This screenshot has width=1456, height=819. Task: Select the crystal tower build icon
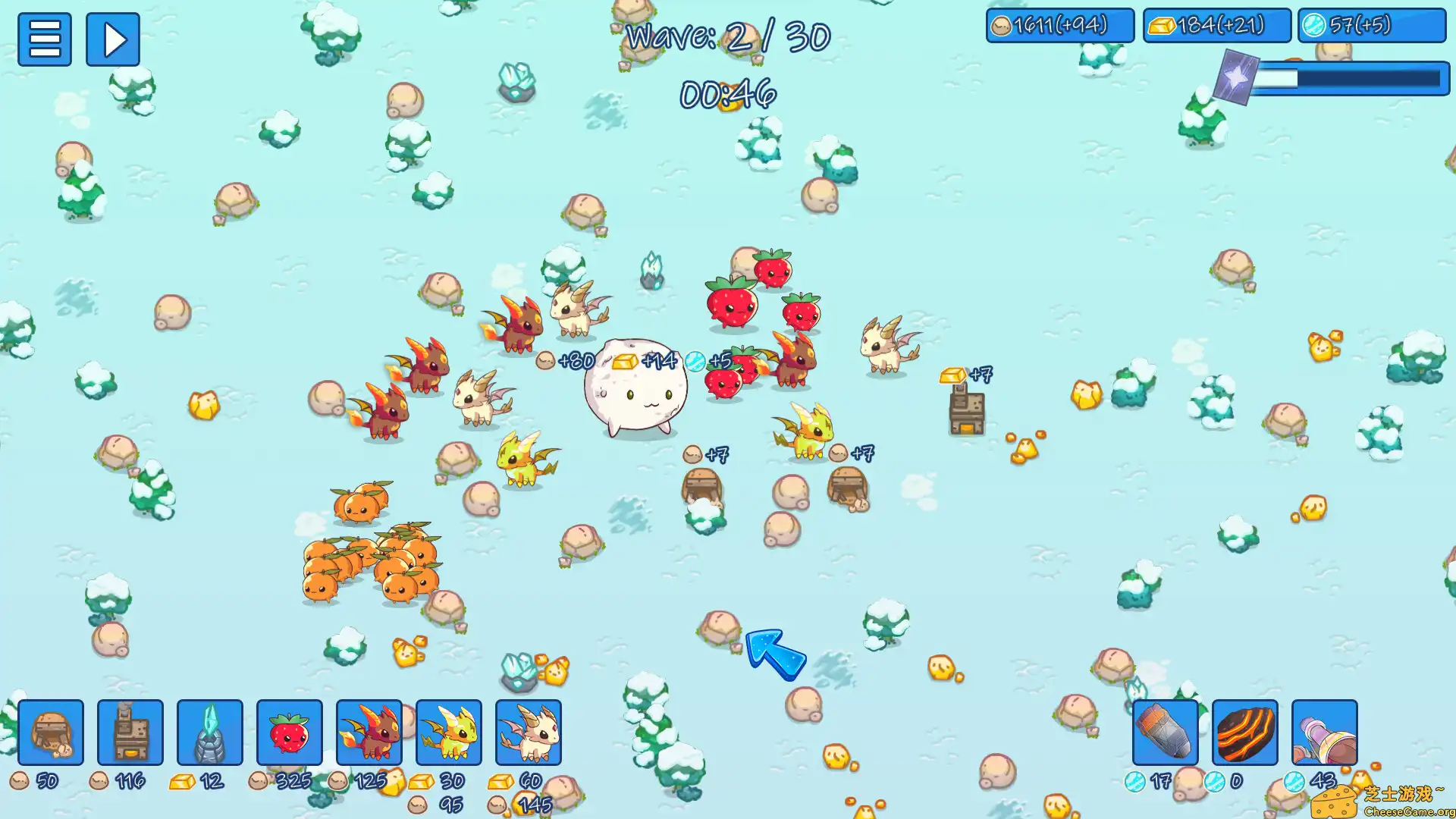pos(210,733)
